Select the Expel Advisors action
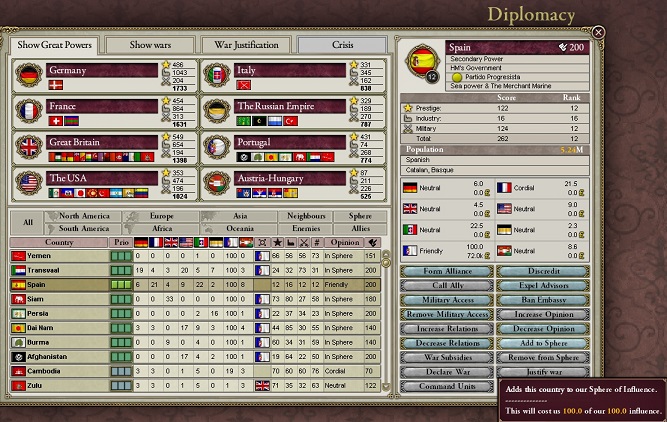Viewport: 667px width, 422px height. 543,286
